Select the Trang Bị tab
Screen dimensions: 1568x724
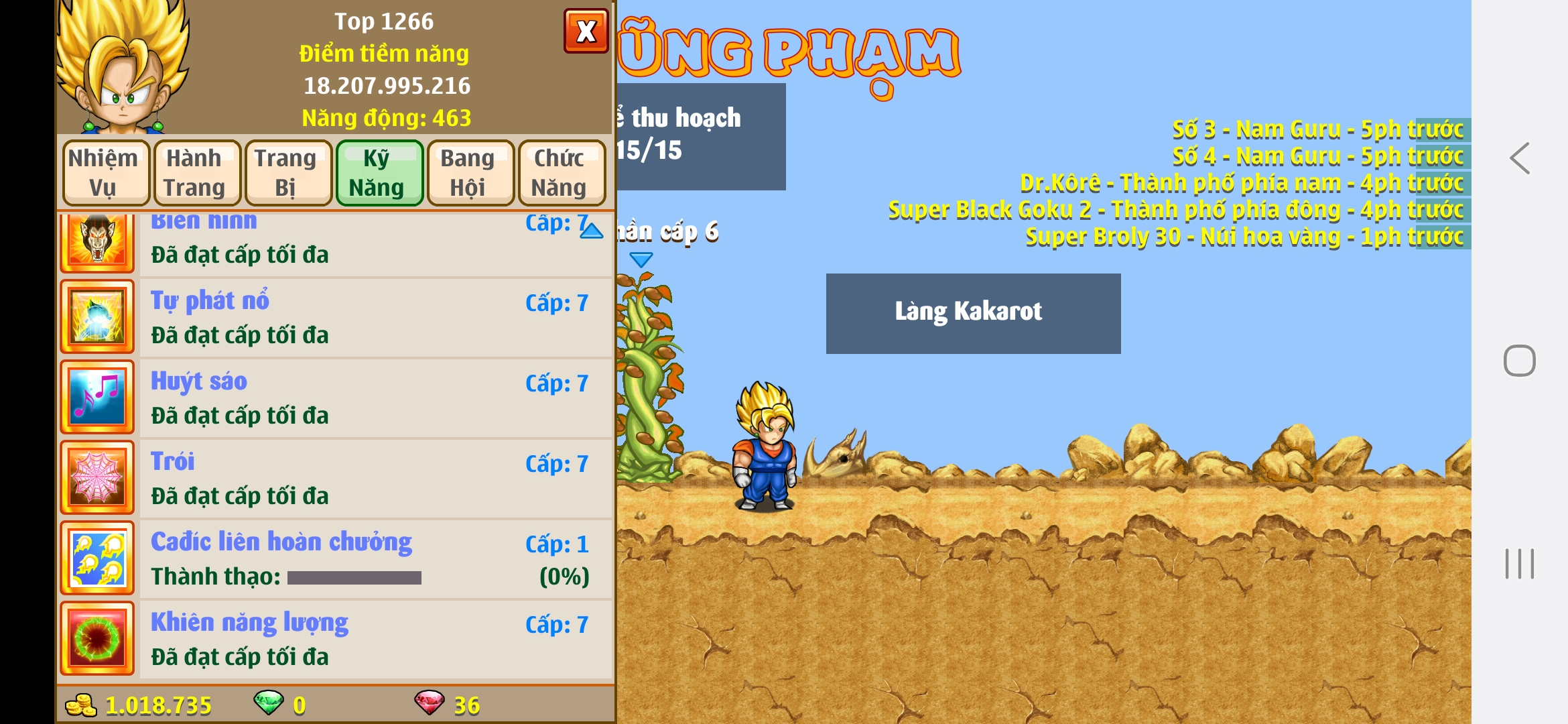tap(285, 173)
